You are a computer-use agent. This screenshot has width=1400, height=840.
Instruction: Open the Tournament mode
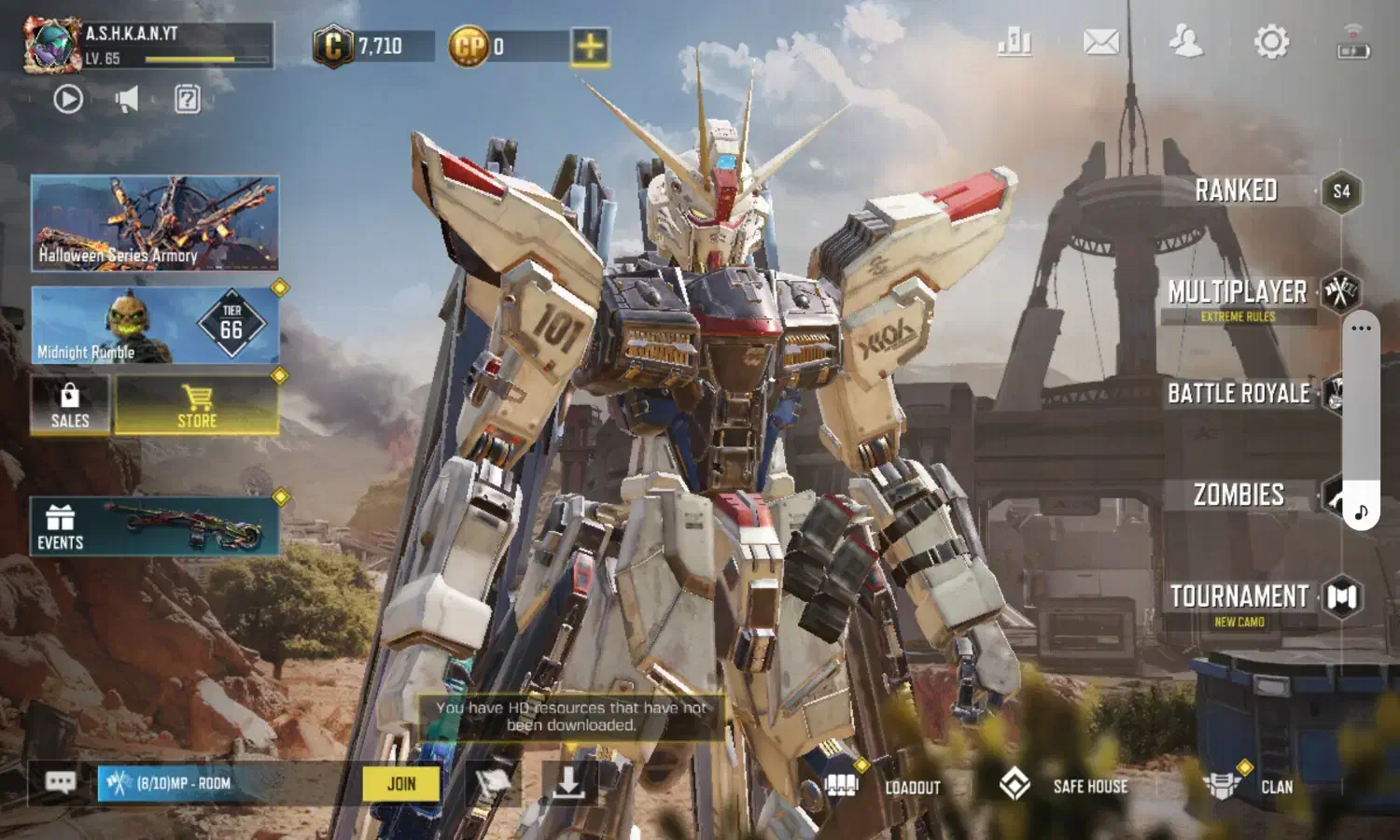click(1239, 599)
